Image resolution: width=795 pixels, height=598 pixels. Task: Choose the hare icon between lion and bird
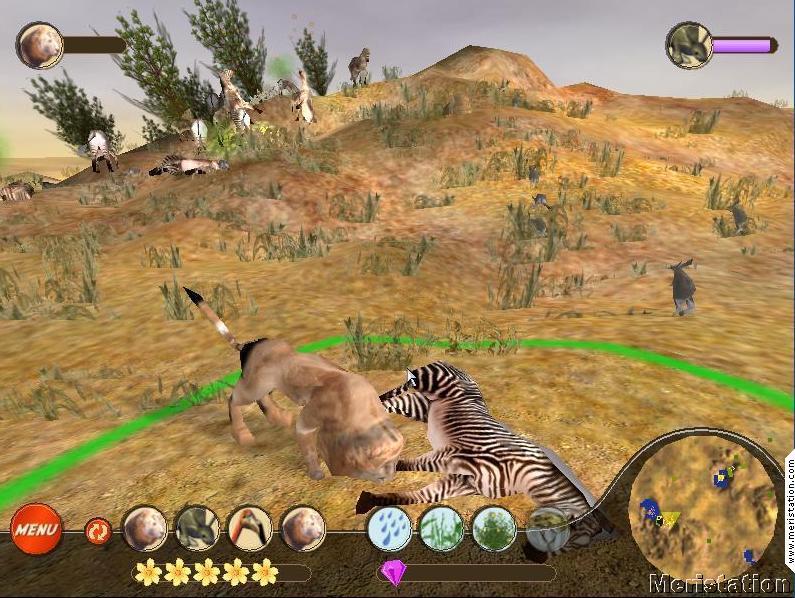coord(197,528)
